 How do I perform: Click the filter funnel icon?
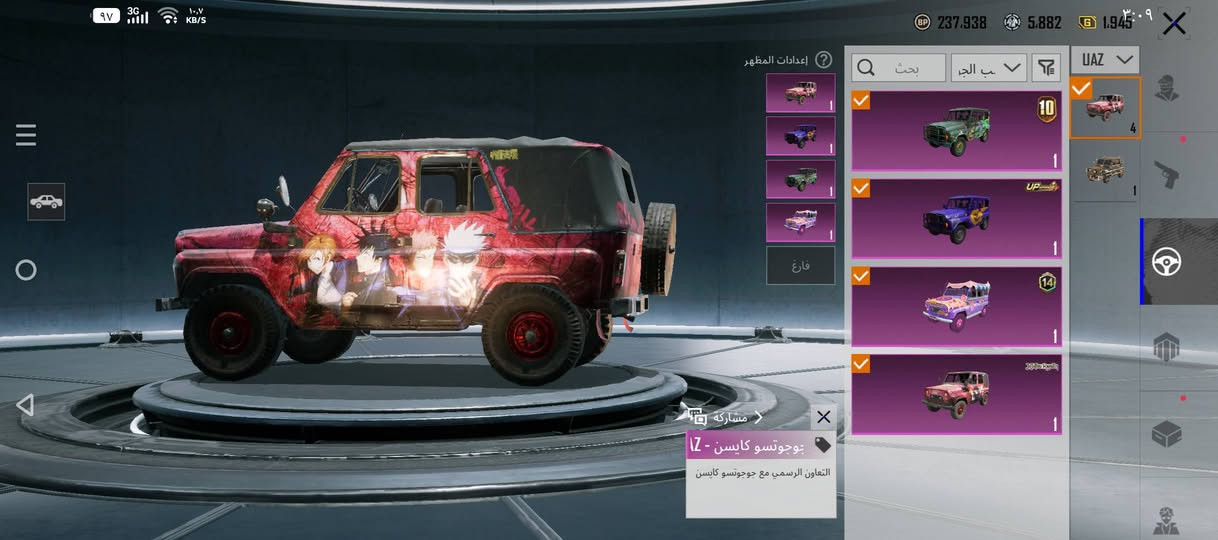click(x=1046, y=68)
